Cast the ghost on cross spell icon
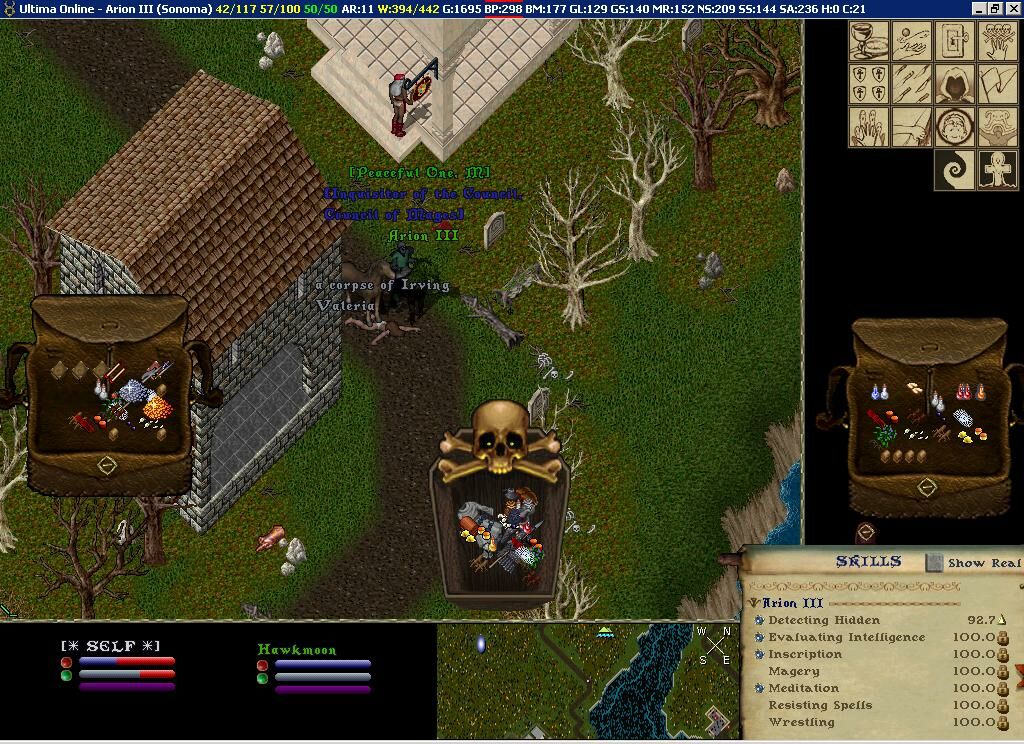This screenshot has width=1024, height=744. [x=997, y=170]
